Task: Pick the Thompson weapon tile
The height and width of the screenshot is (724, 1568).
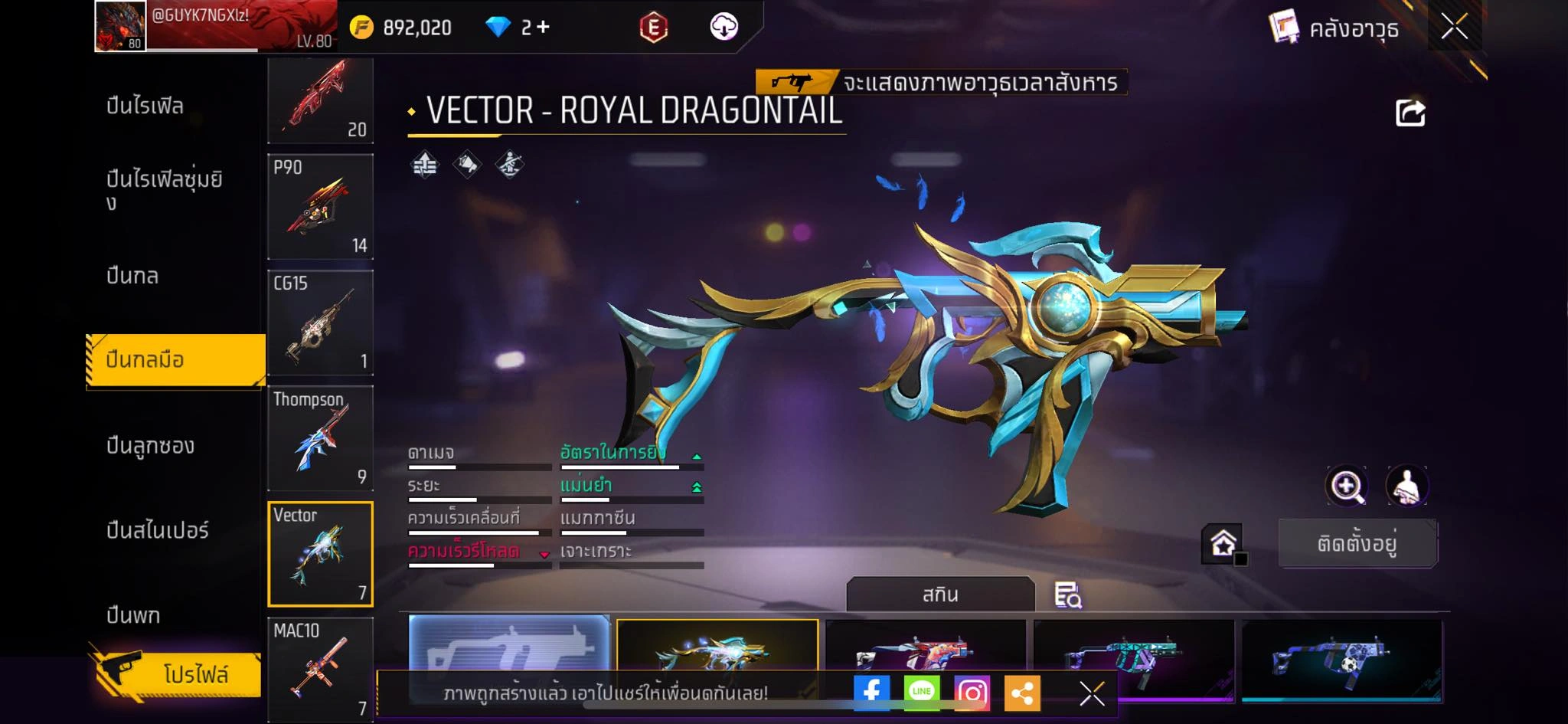Action: (320, 438)
